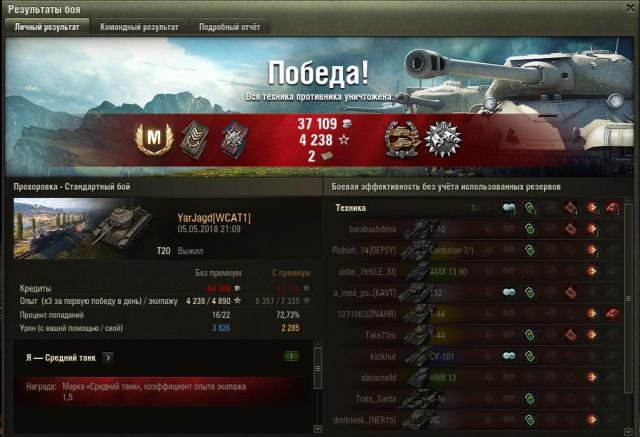This screenshot has height=437, width=640.
Task: Open the Подробный отчёт tab
Action: coord(229,27)
